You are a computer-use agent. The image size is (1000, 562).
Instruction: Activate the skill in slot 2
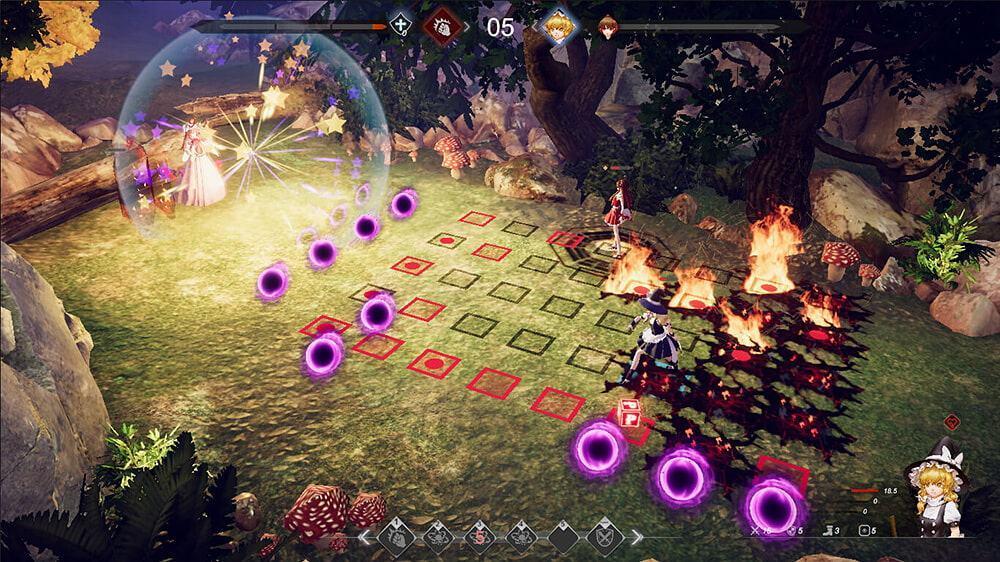pos(437,537)
